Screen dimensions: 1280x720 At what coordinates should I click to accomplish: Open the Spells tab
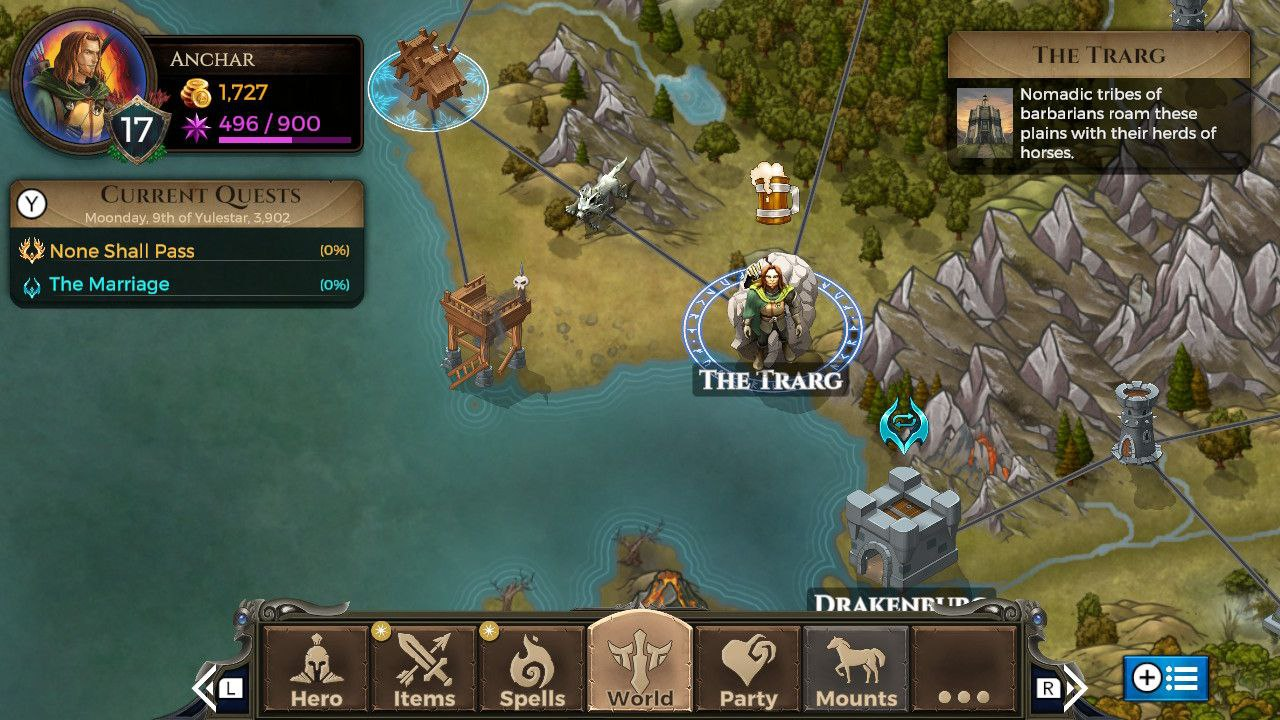tap(532, 670)
